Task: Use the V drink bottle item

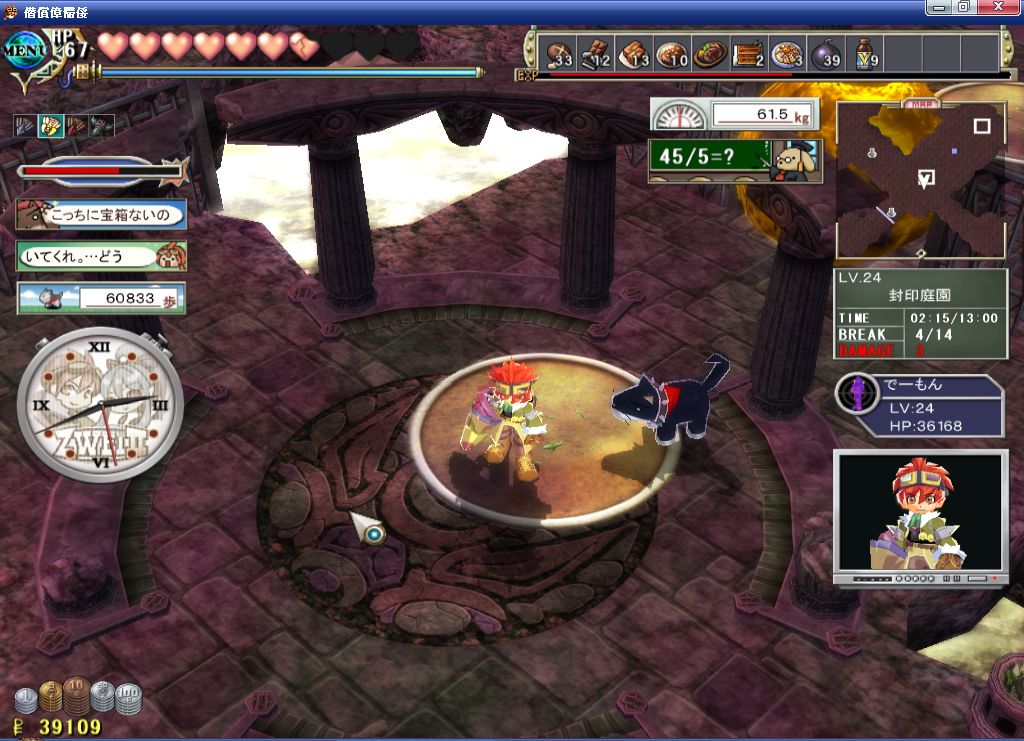Action: click(865, 52)
